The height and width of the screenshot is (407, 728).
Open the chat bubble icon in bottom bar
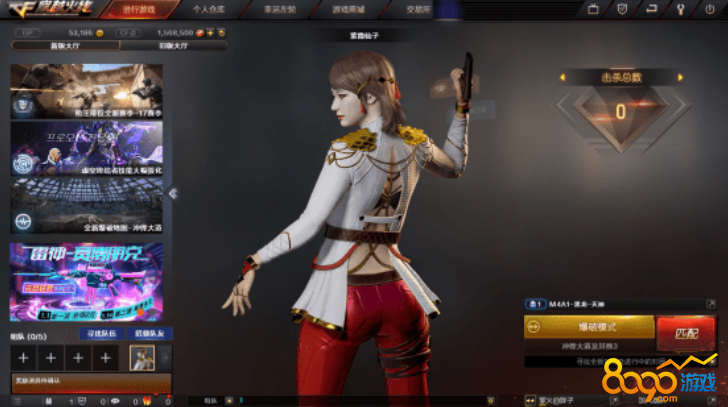coord(117,400)
